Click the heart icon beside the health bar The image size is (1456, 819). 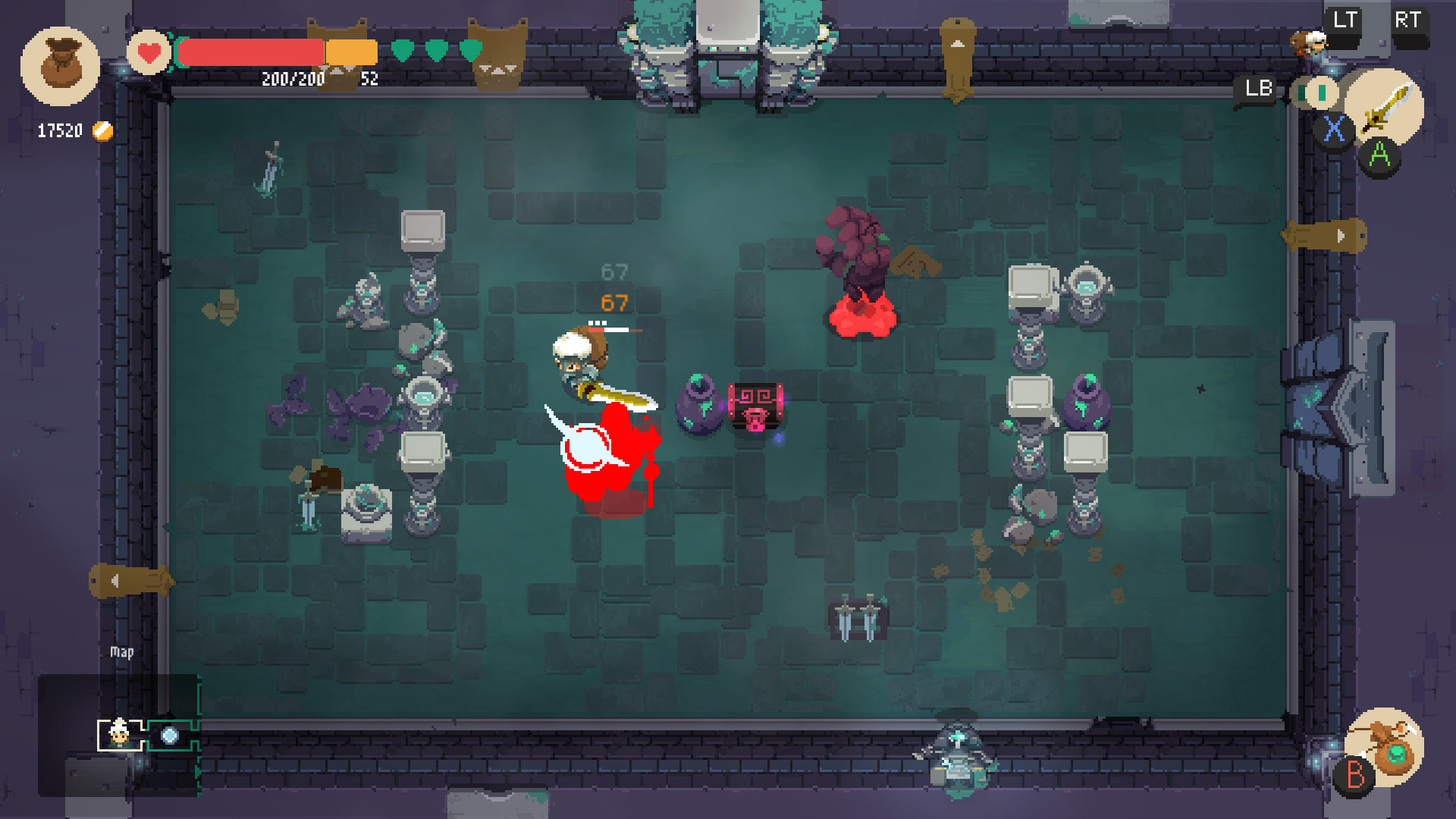(x=148, y=52)
